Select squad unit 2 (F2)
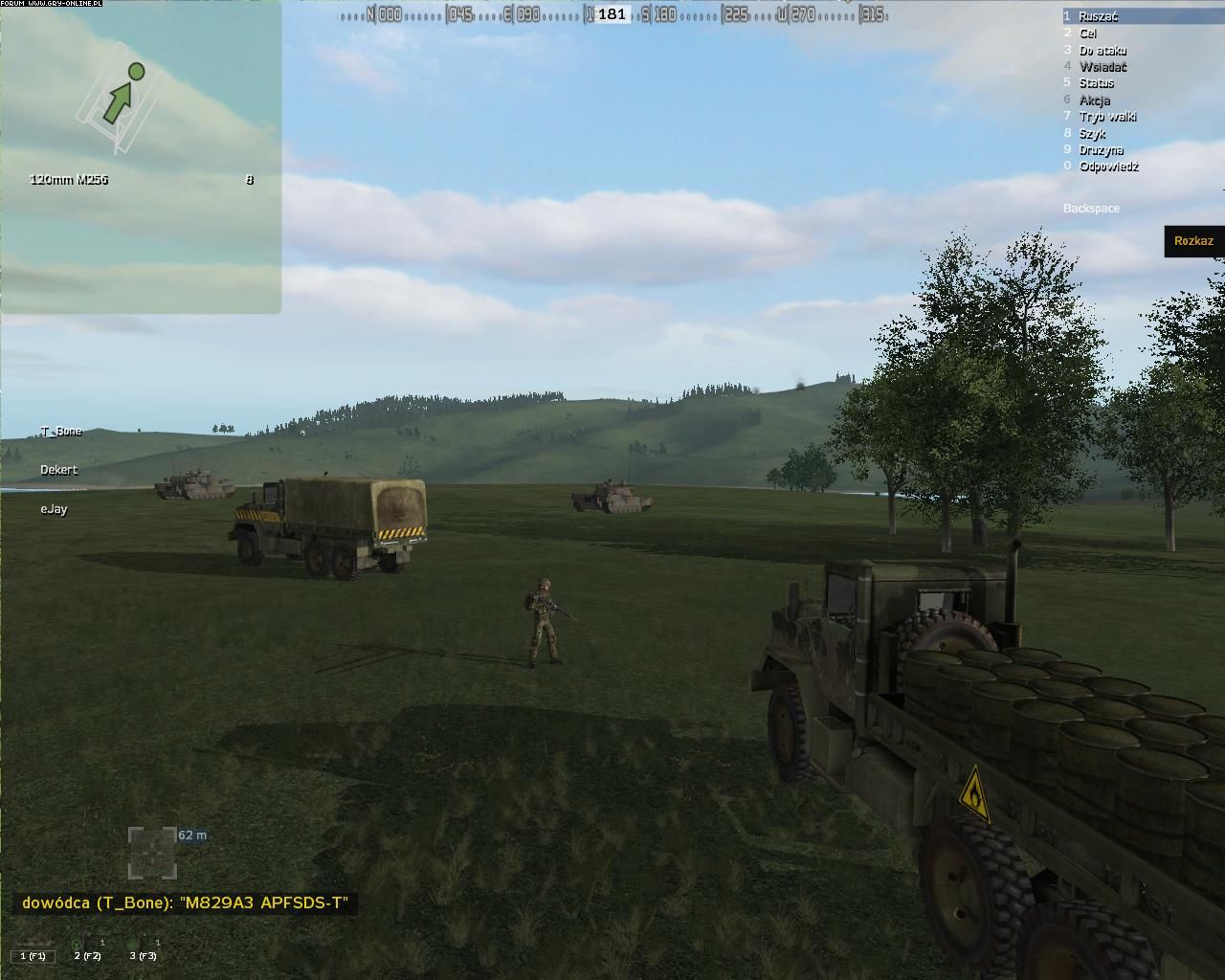The image size is (1225, 980). pos(87,954)
